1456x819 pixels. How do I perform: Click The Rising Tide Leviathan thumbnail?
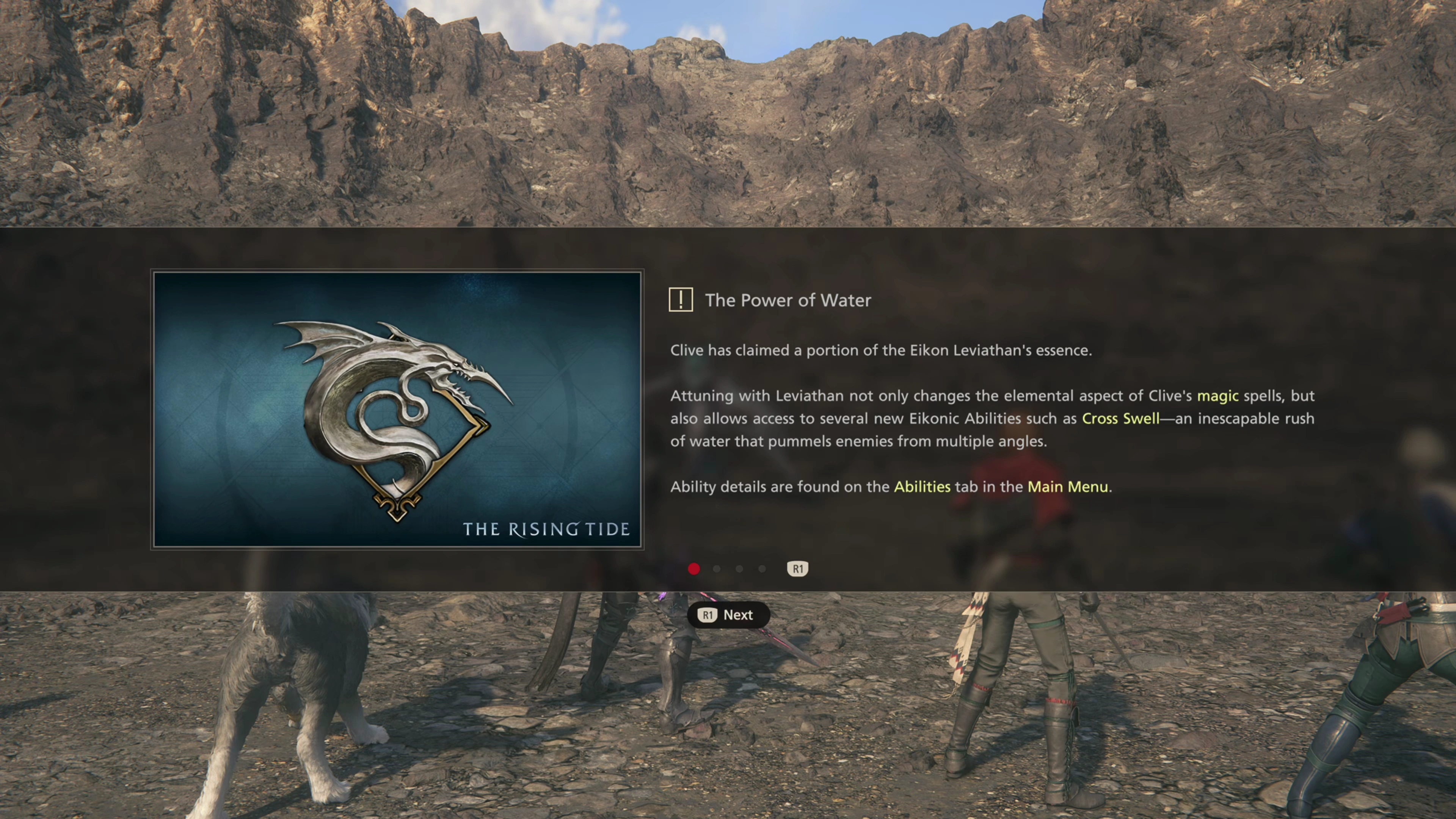click(397, 410)
